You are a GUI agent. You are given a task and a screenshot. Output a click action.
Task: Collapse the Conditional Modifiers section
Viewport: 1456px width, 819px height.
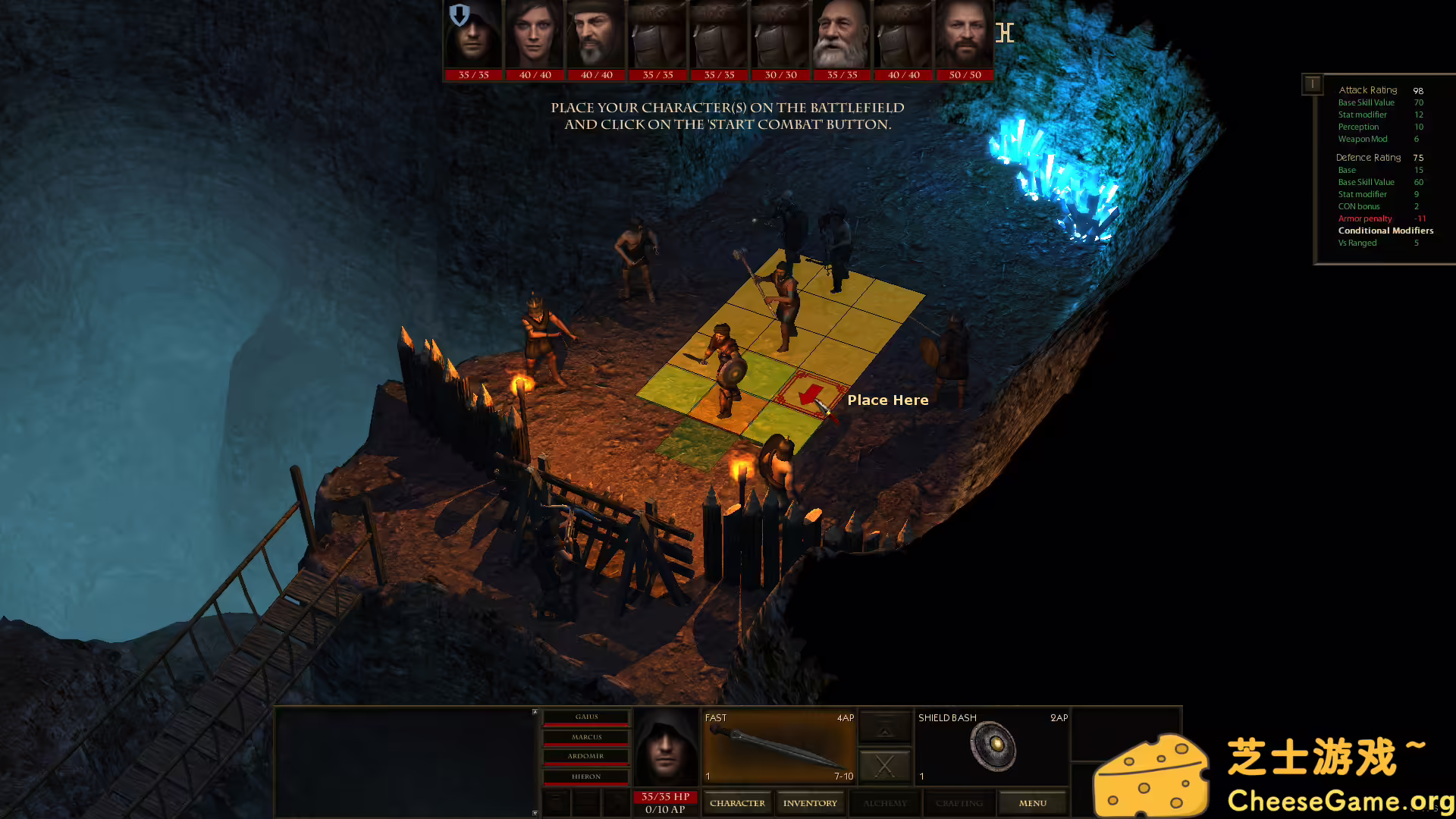click(1385, 231)
